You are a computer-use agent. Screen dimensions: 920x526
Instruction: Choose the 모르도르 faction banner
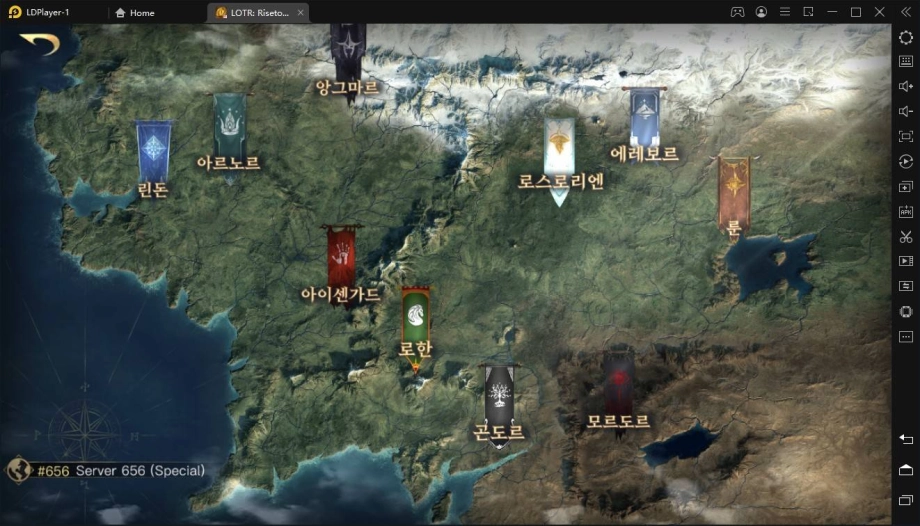[x=617, y=382]
